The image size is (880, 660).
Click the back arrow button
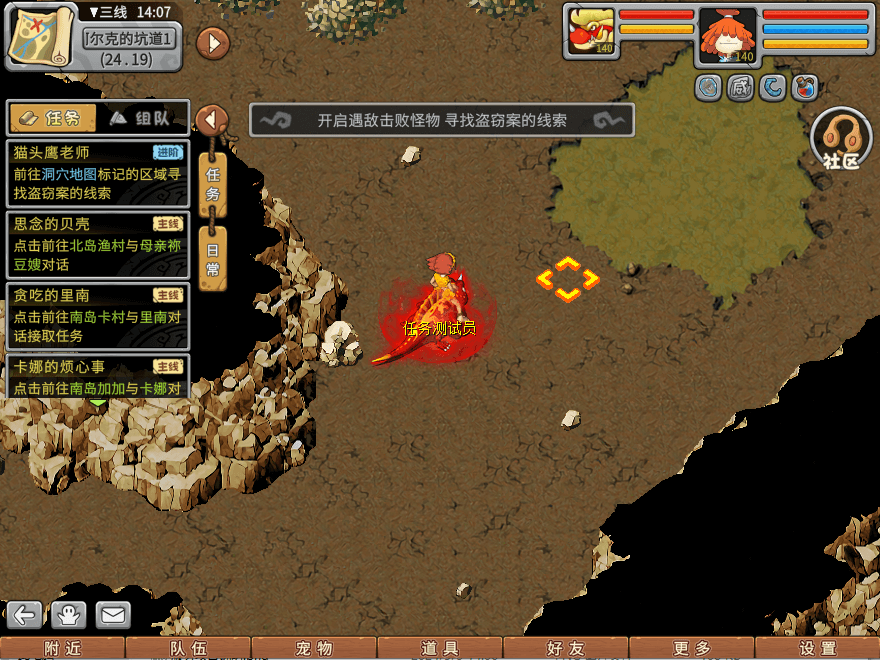coord(25,615)
